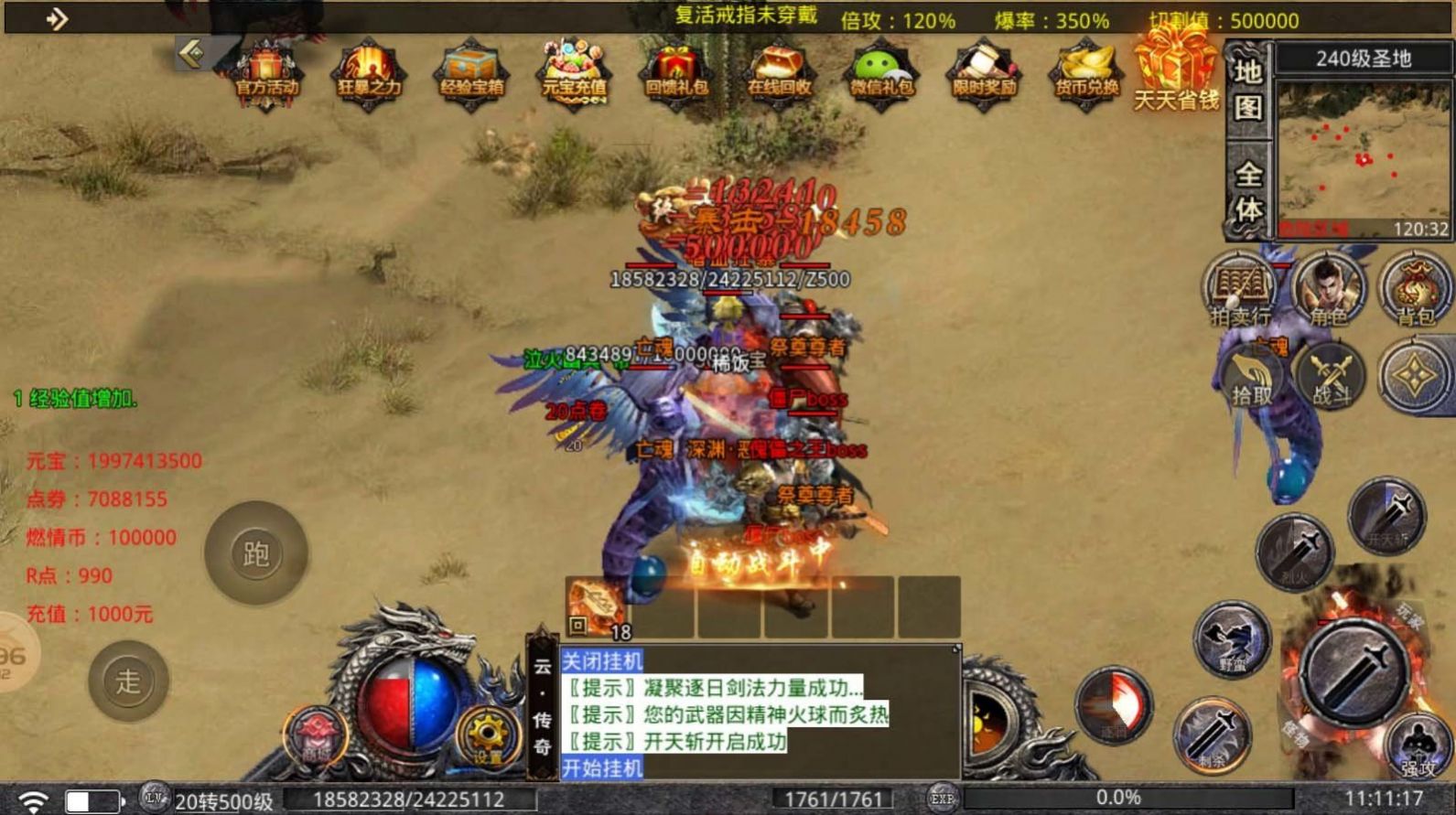Tap the 战斗 combat crossed swords button
Viewport: 1456px width, 815px height.
[1331, 375]
